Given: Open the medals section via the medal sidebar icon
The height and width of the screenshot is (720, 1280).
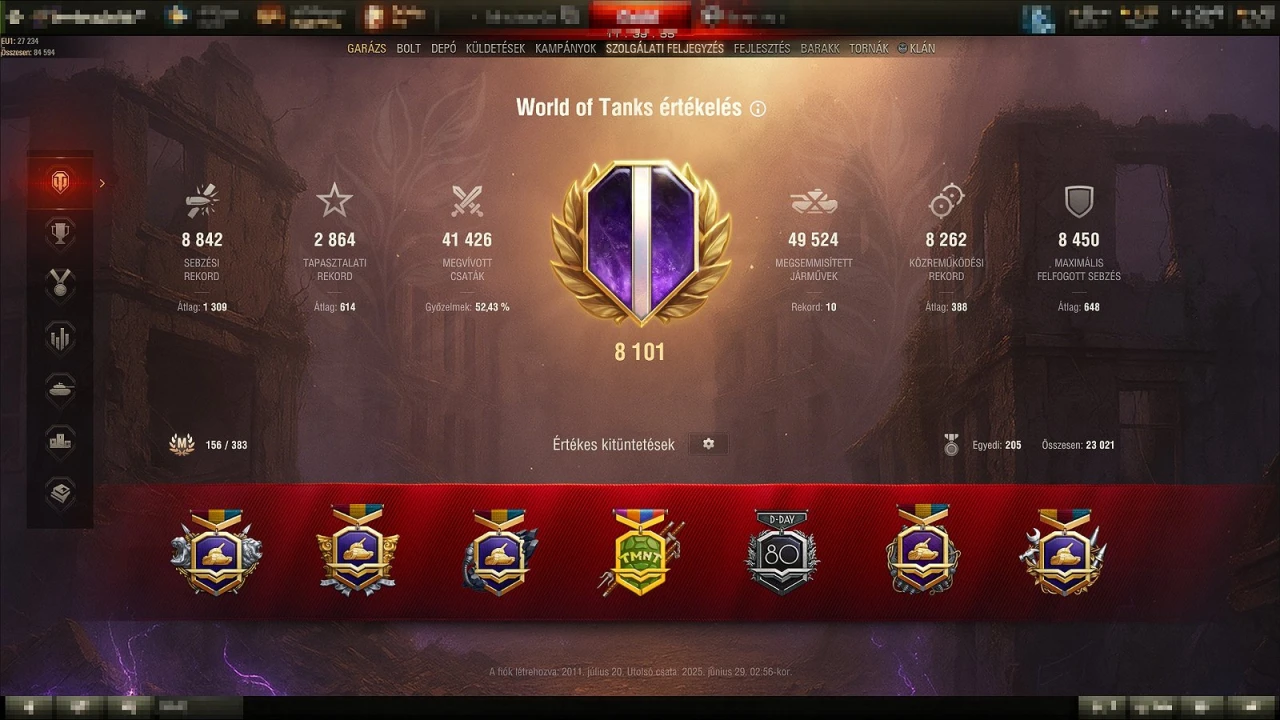Looking at the screenshot, I should 60,284.
